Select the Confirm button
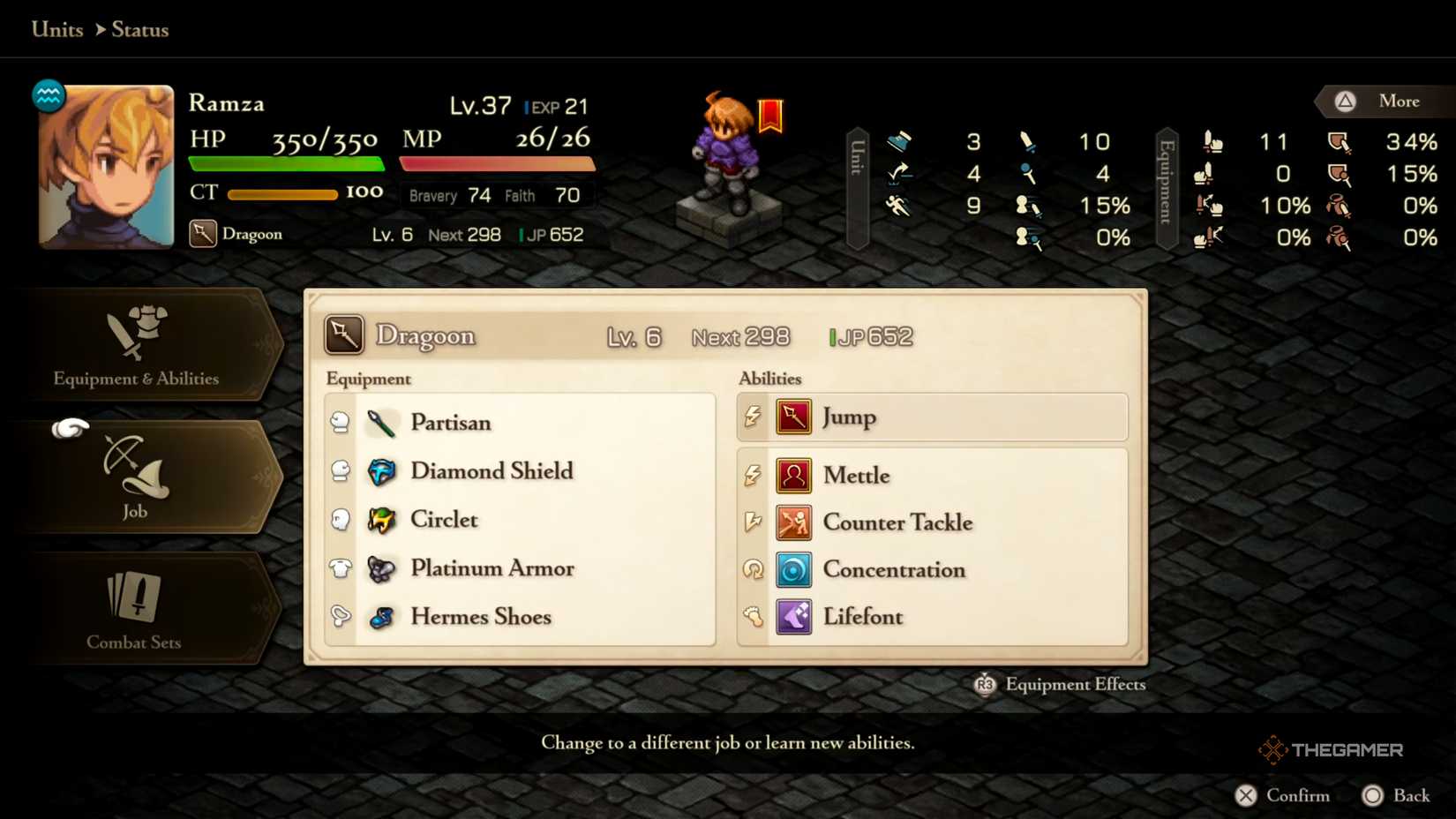This screenshot has height=819, width=1456. (1284, 795)
